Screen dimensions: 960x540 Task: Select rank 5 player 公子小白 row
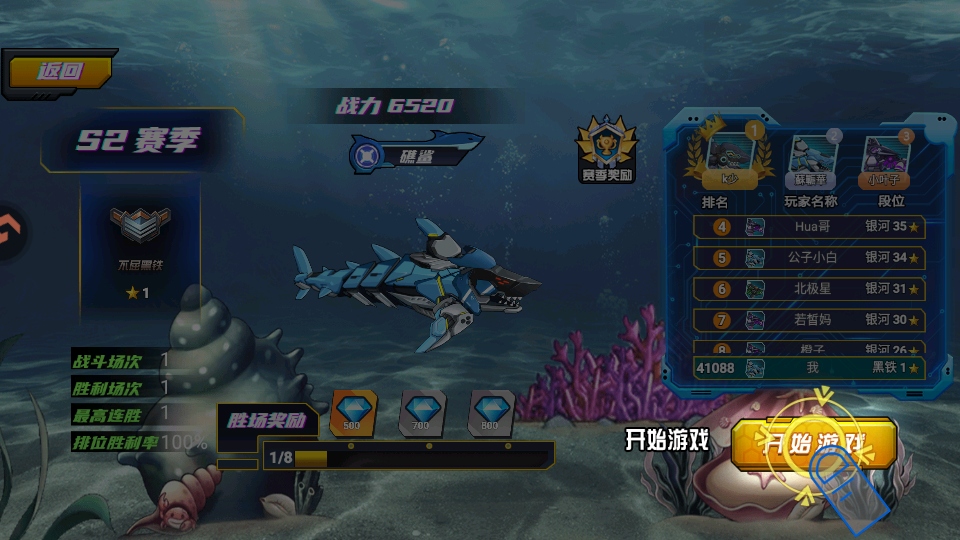pyautogui.click(x=808, y=258)
